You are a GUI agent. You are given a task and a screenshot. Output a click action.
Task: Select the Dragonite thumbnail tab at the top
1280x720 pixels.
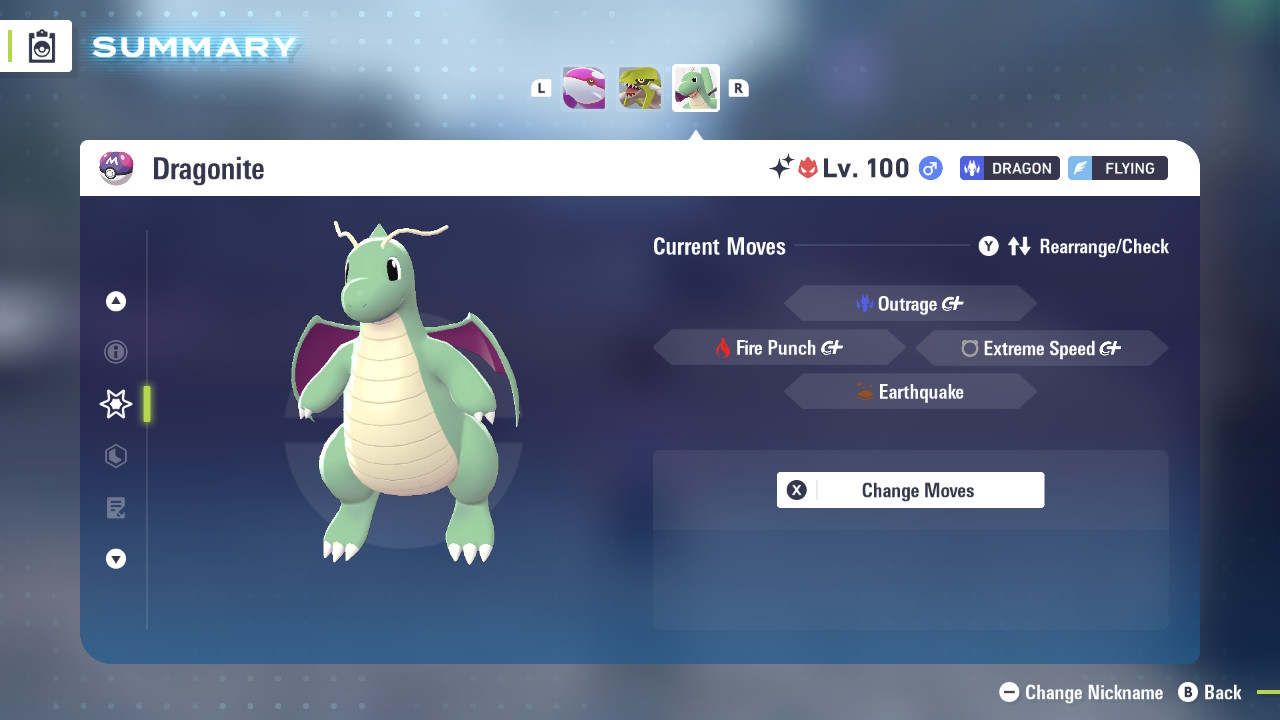coord(695,88)
